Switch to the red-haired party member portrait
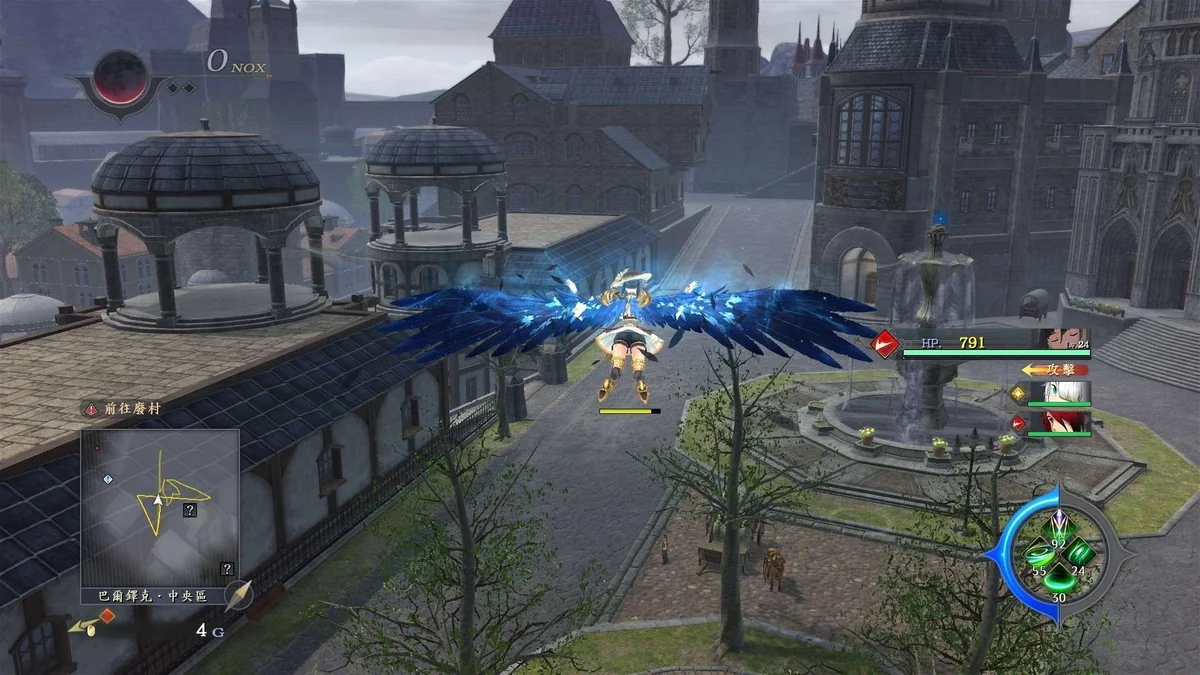This screenshot has height=675, width=1200. tap(1067, 422)
